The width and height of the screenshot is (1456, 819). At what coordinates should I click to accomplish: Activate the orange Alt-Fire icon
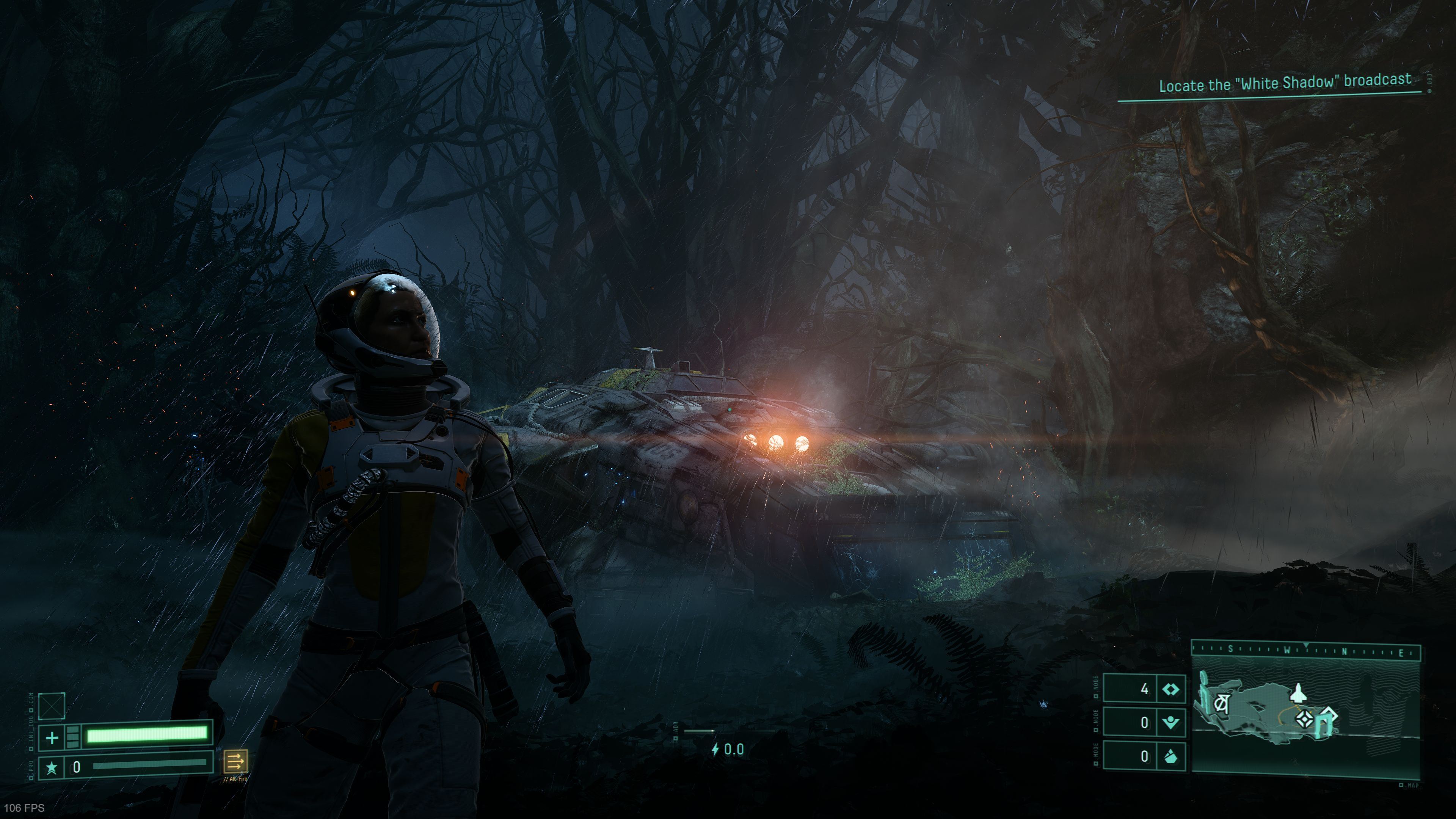tap(235, 761)
